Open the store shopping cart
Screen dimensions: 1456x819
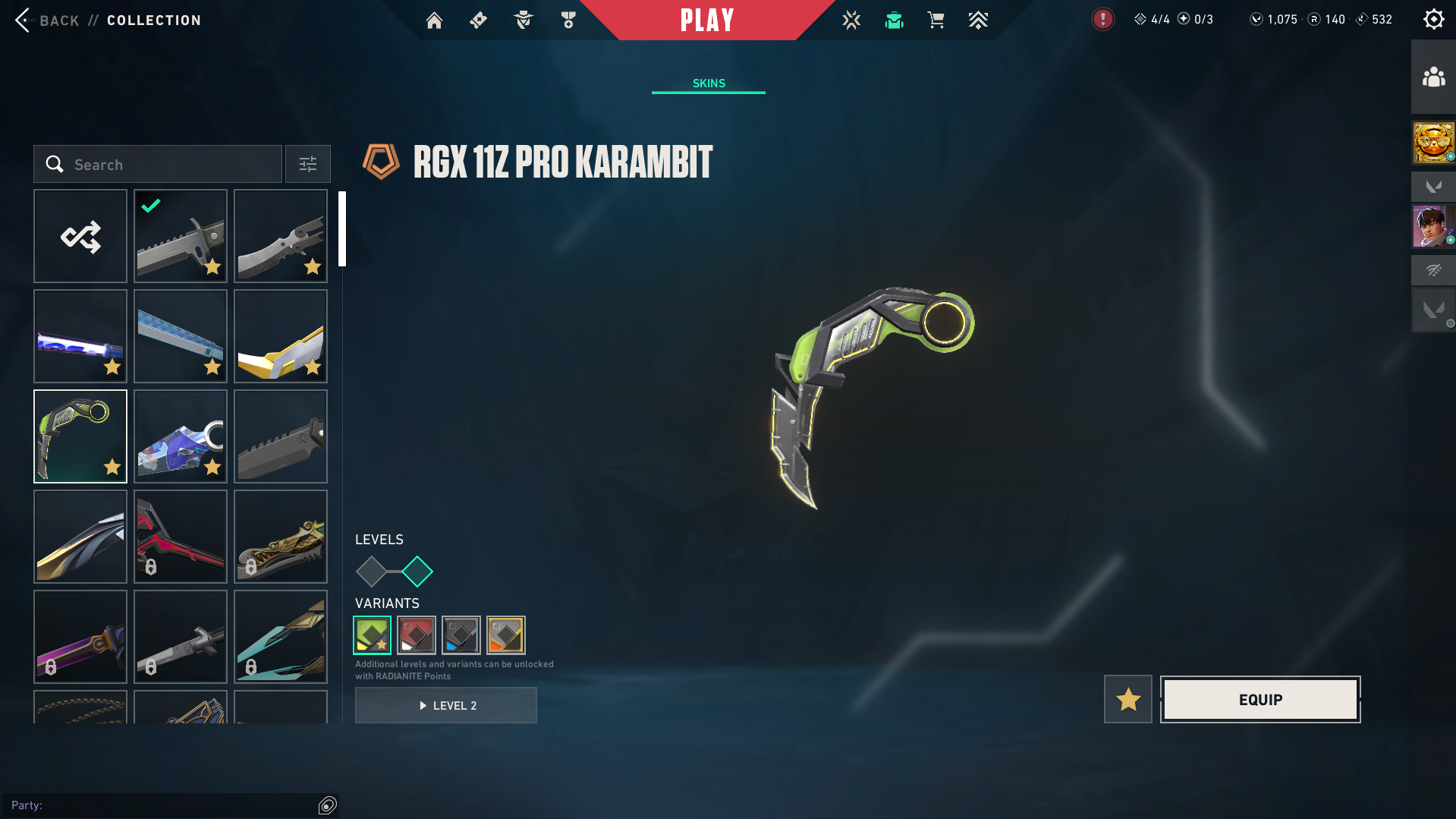point(936,20)
